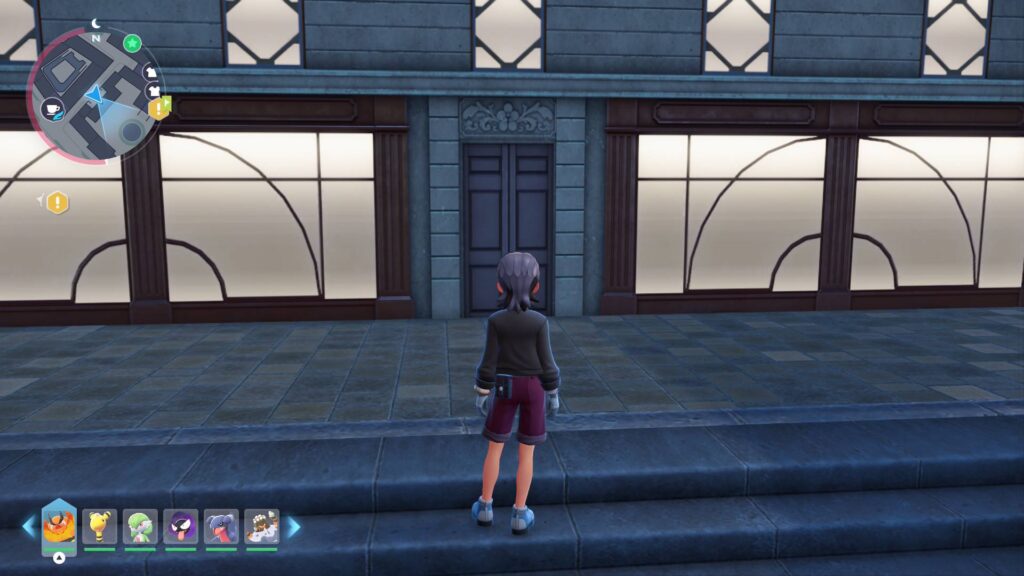Click the yellow exclamation alert below the minimap
1024x576 pixels.
(58, 203)
